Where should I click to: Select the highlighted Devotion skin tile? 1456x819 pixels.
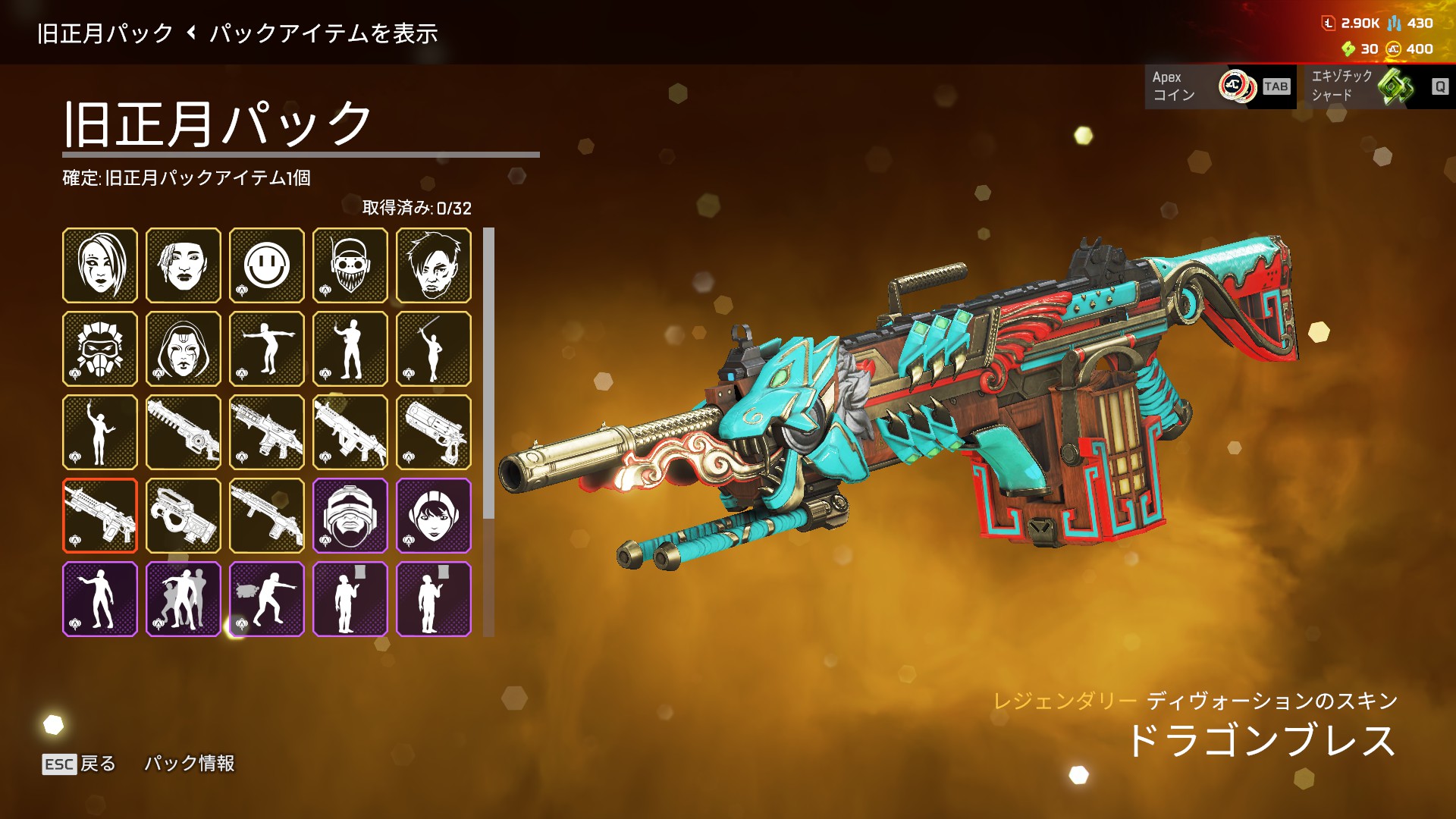click(100, 516)
